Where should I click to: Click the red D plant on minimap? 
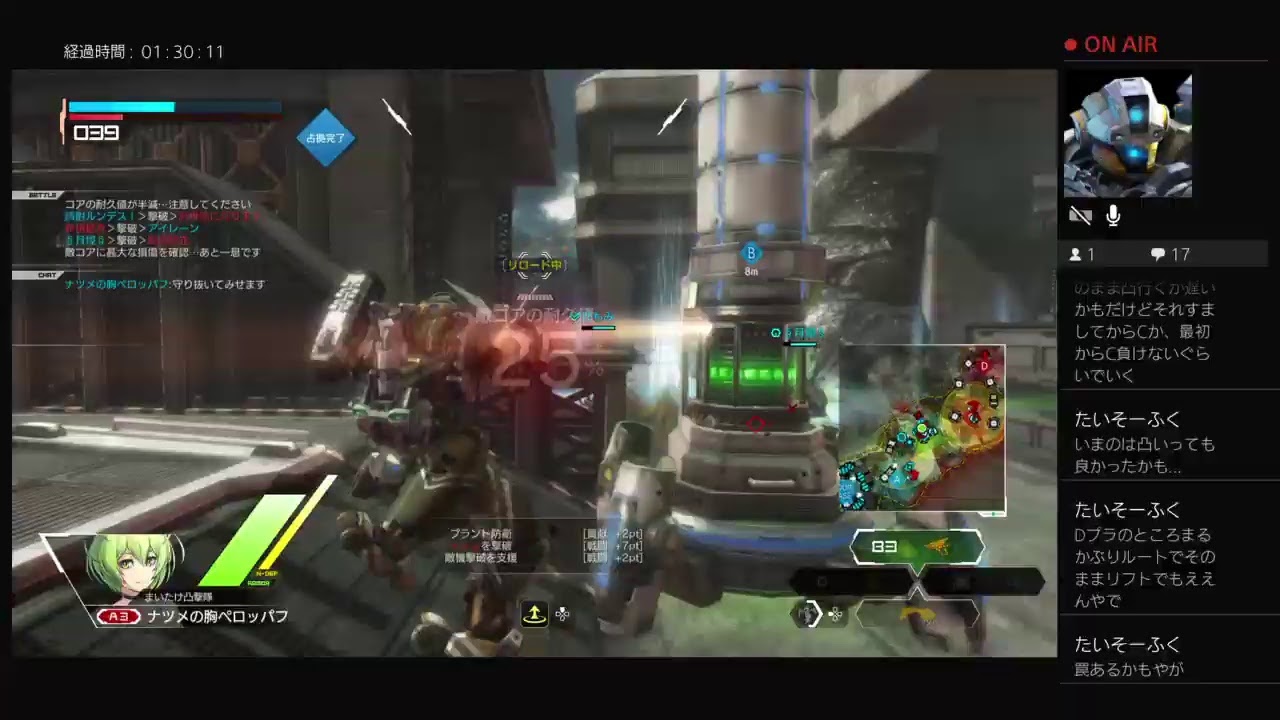pos(984,366)
